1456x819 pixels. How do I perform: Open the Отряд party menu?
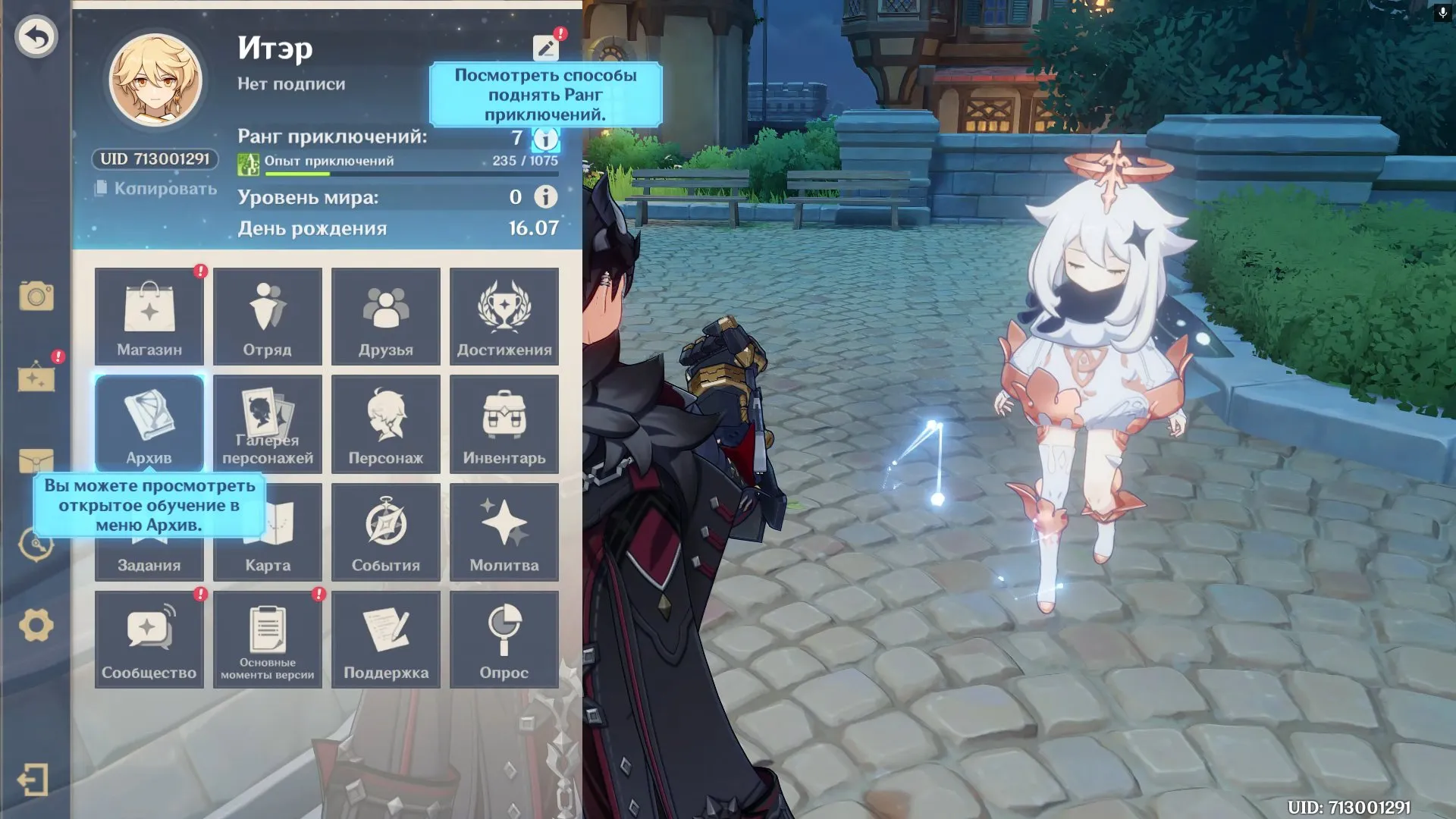tap(268, 316)
